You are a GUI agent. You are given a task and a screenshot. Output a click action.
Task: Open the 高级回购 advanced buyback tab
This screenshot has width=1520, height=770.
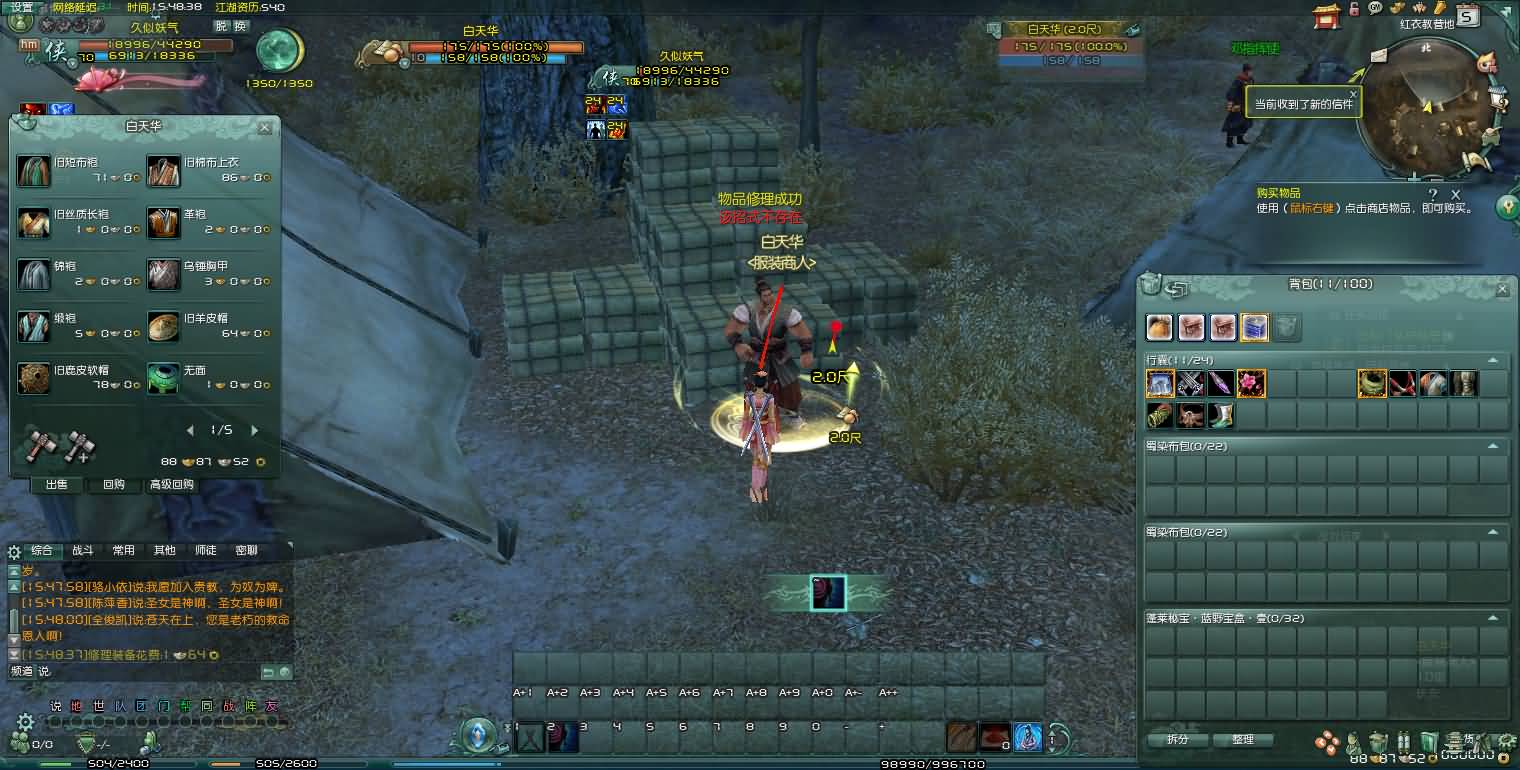tap(171, 485)
